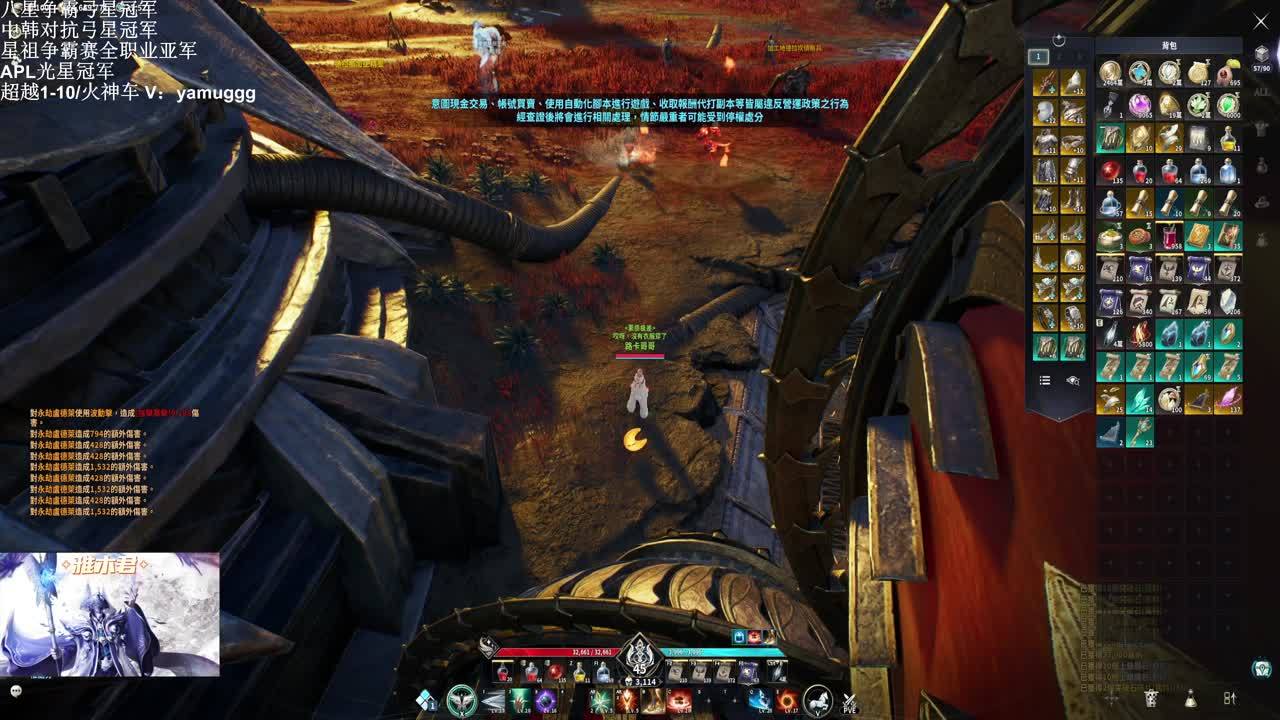Open the chat bubble icon
Viewport: 1280px width, 720px height.
click(x=16, y=690)
